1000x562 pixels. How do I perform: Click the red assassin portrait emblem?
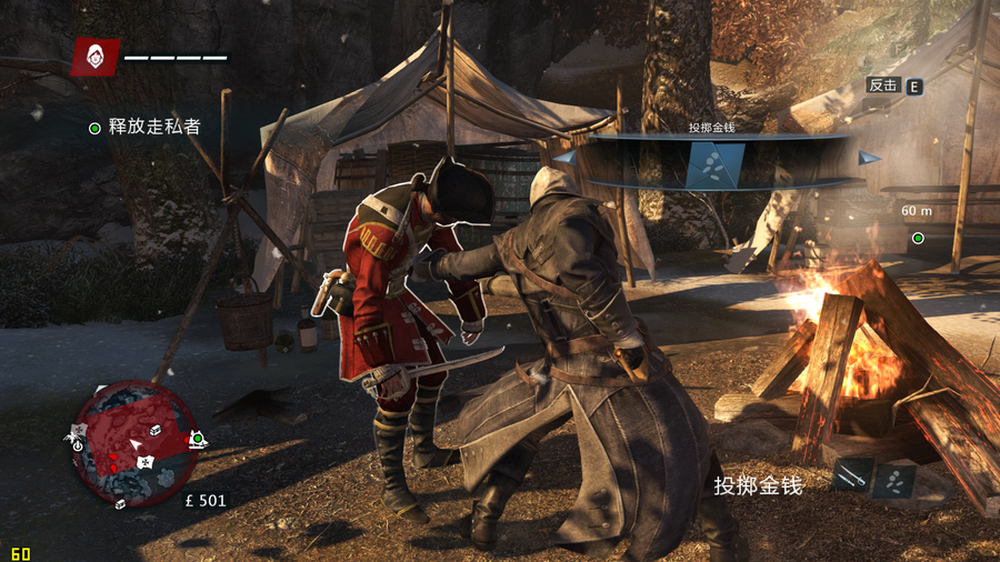coord(96,57)
